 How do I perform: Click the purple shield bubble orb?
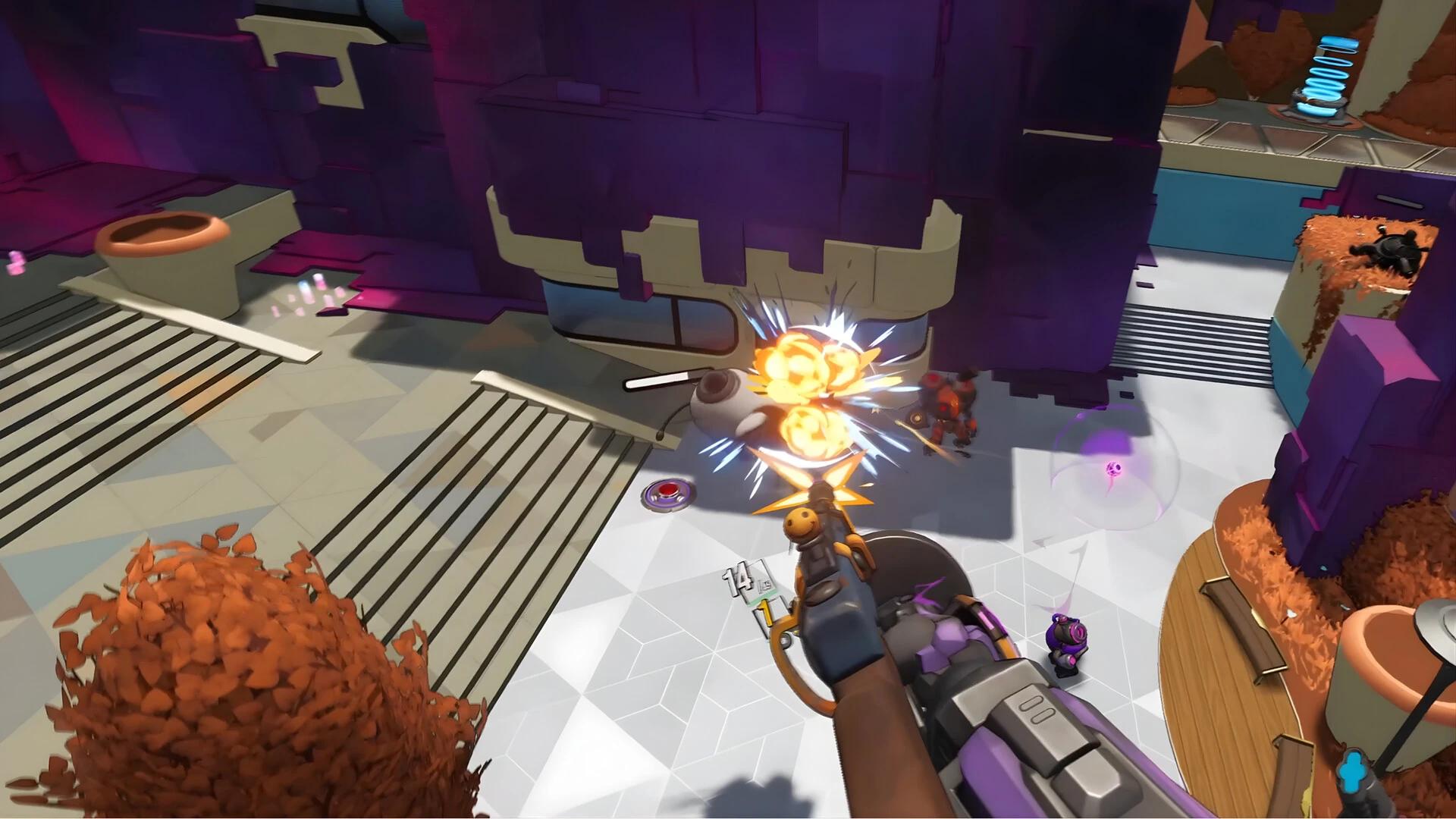[1112, 466]
